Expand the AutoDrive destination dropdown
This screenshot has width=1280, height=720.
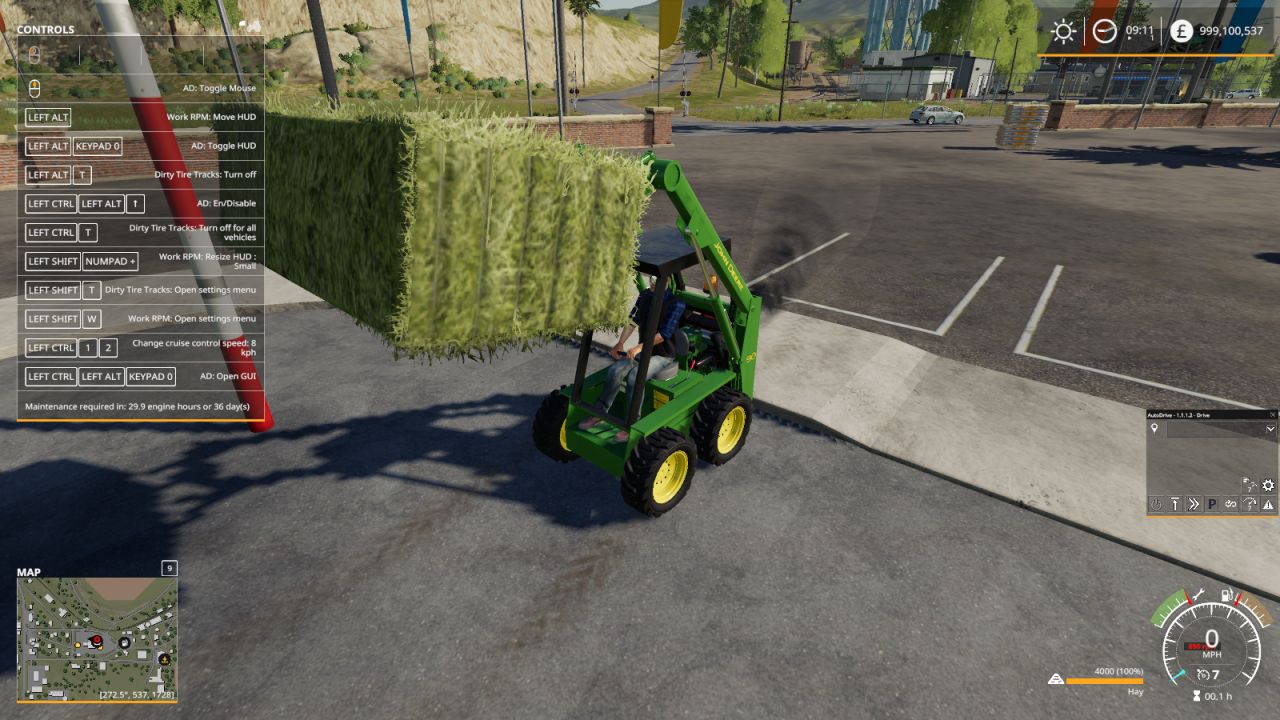1270,429
